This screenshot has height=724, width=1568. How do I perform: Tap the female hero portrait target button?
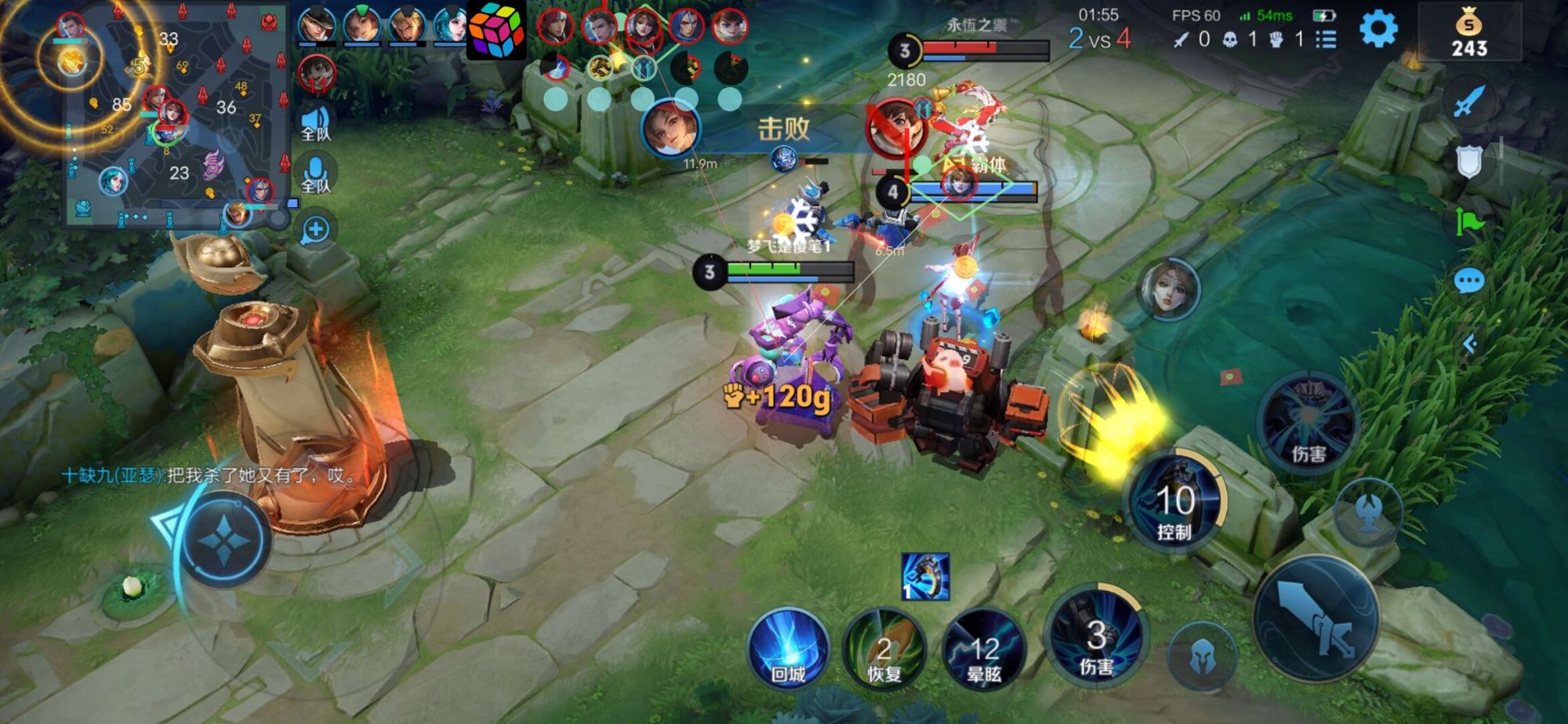click(x=1168, y=290)
